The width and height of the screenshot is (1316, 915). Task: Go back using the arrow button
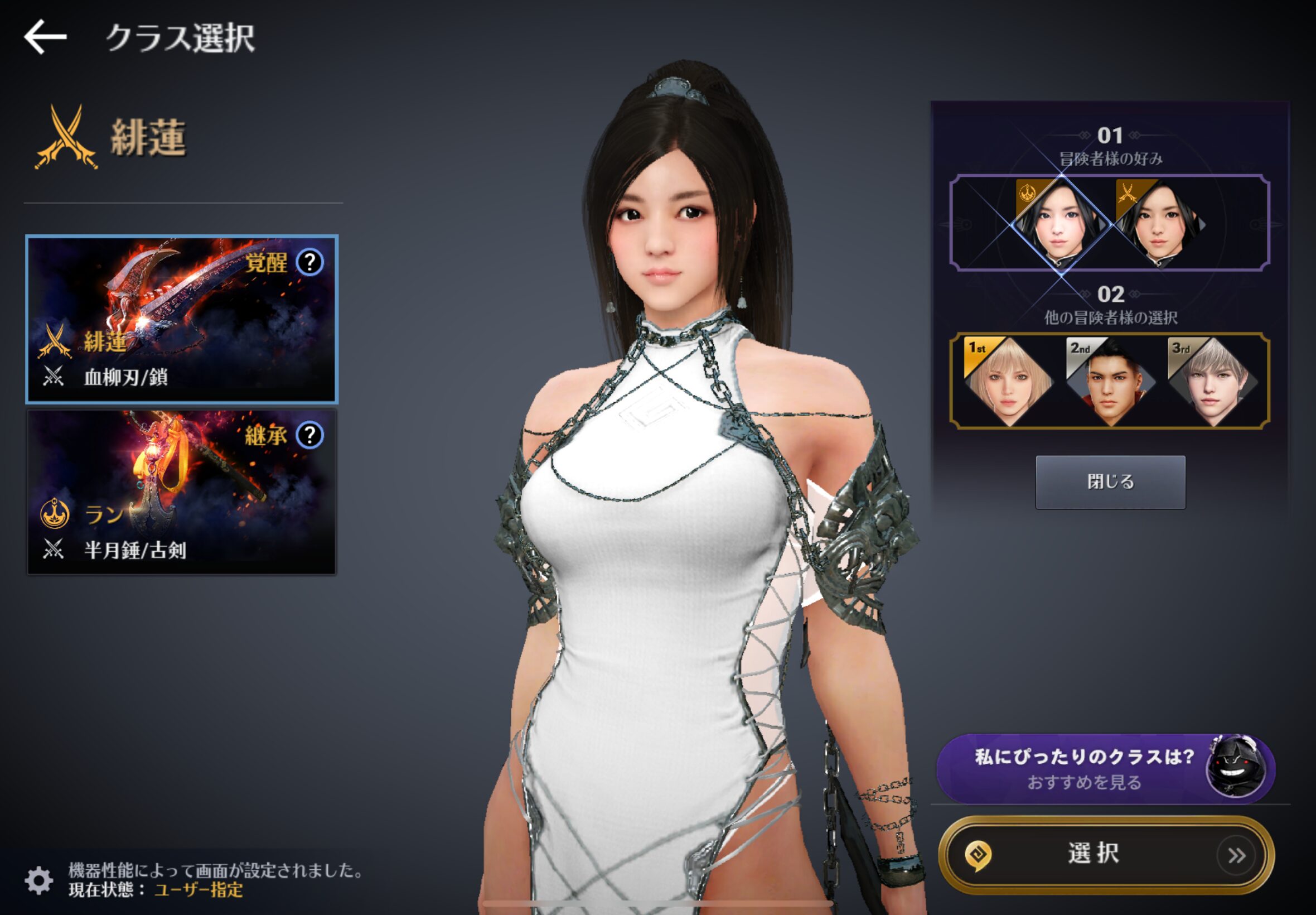click(x=45, y=37)
